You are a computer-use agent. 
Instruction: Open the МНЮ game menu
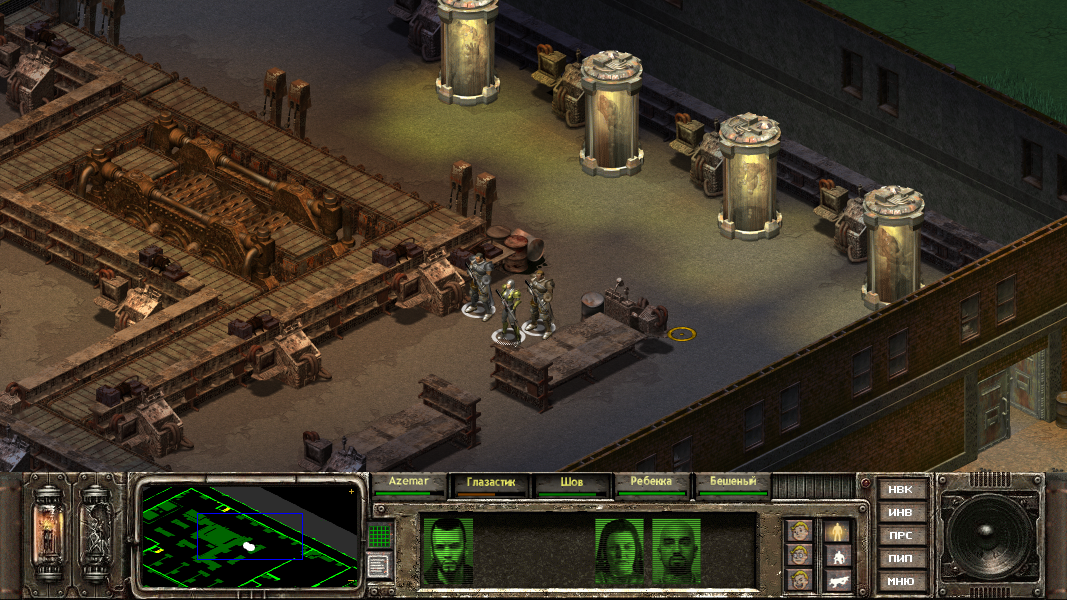point(900,581)
